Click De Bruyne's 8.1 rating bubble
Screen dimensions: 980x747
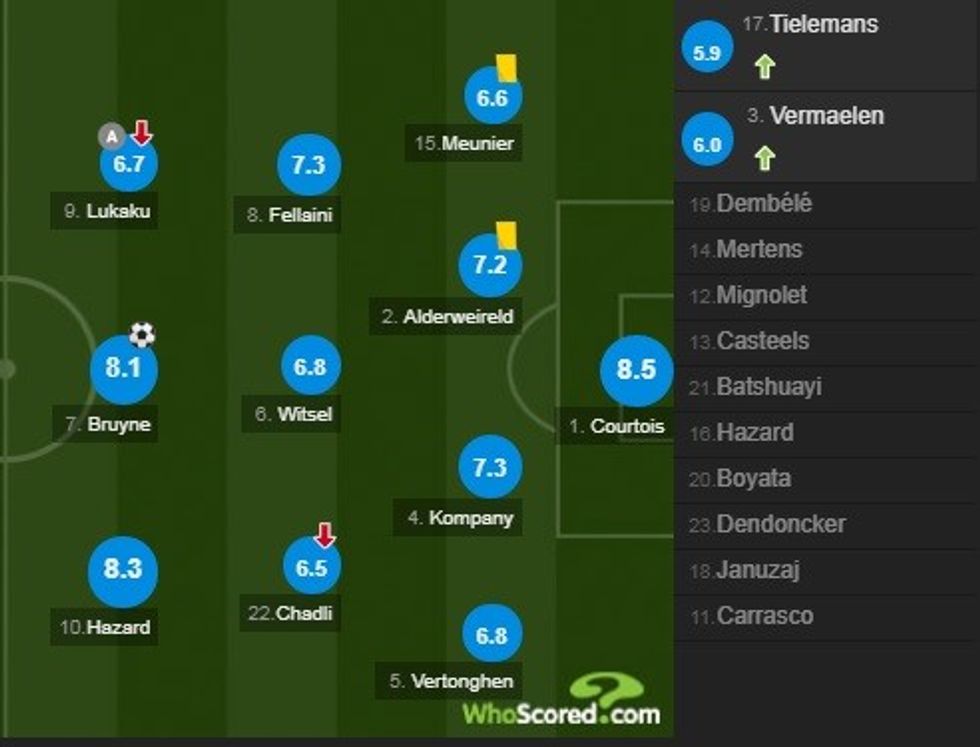pyautogui.click(x=123, y=369)
